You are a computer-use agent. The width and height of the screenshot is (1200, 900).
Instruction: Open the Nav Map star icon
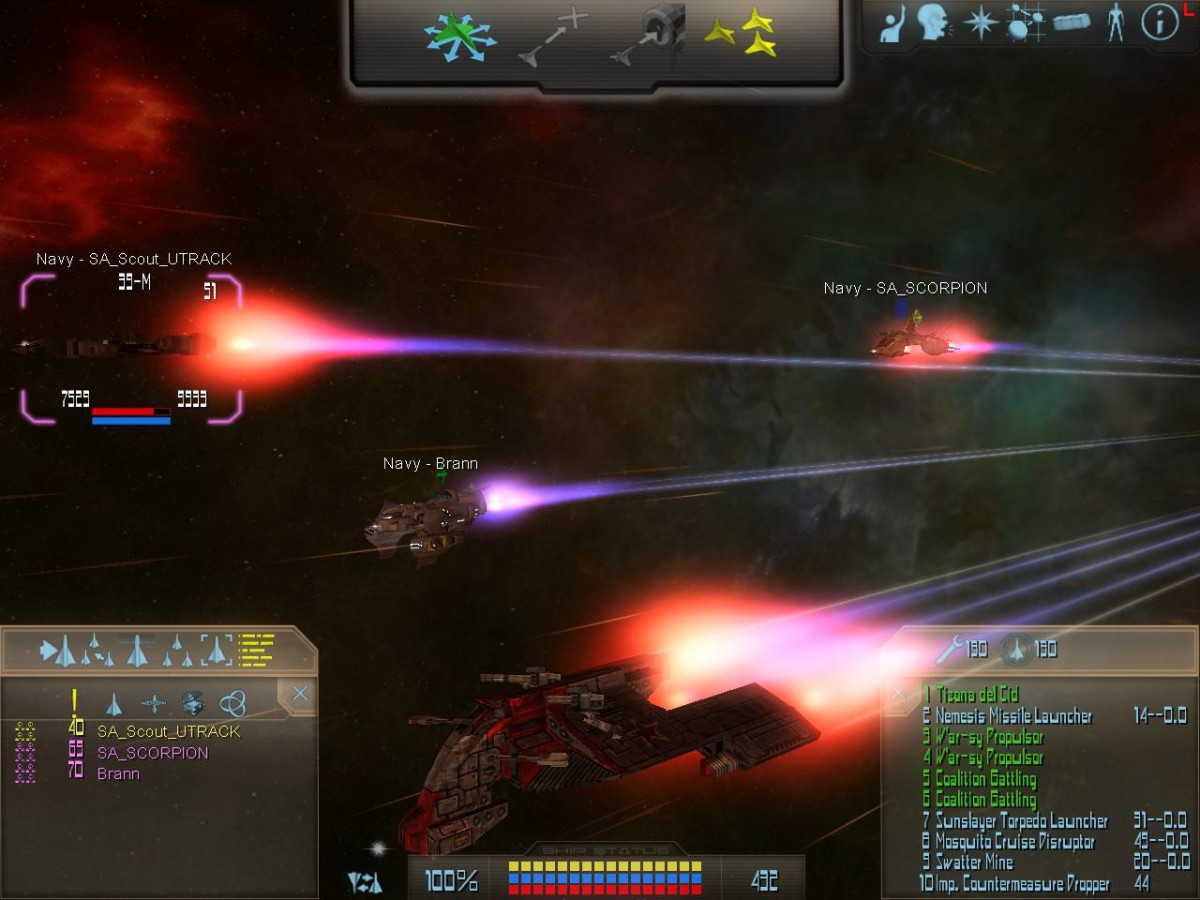pyautogui.click(x=979, y=22)
